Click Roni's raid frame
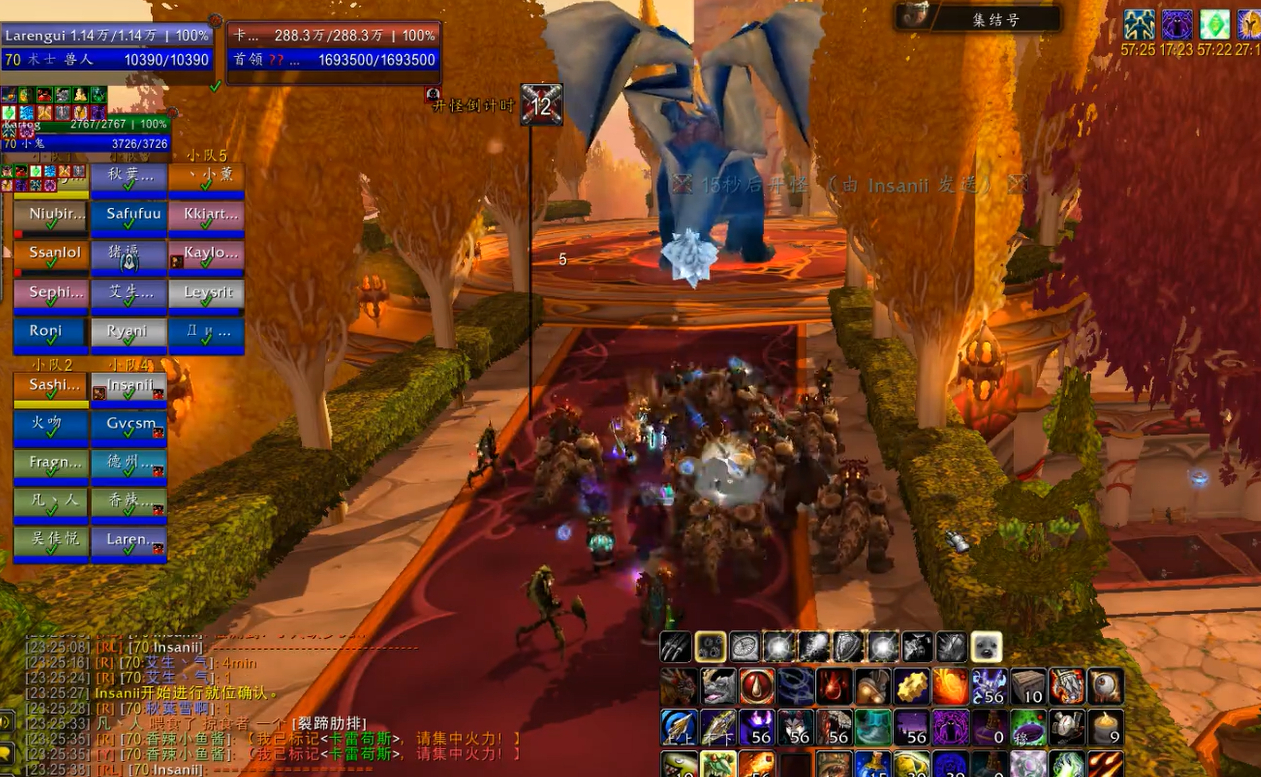 tap(51, 333)
